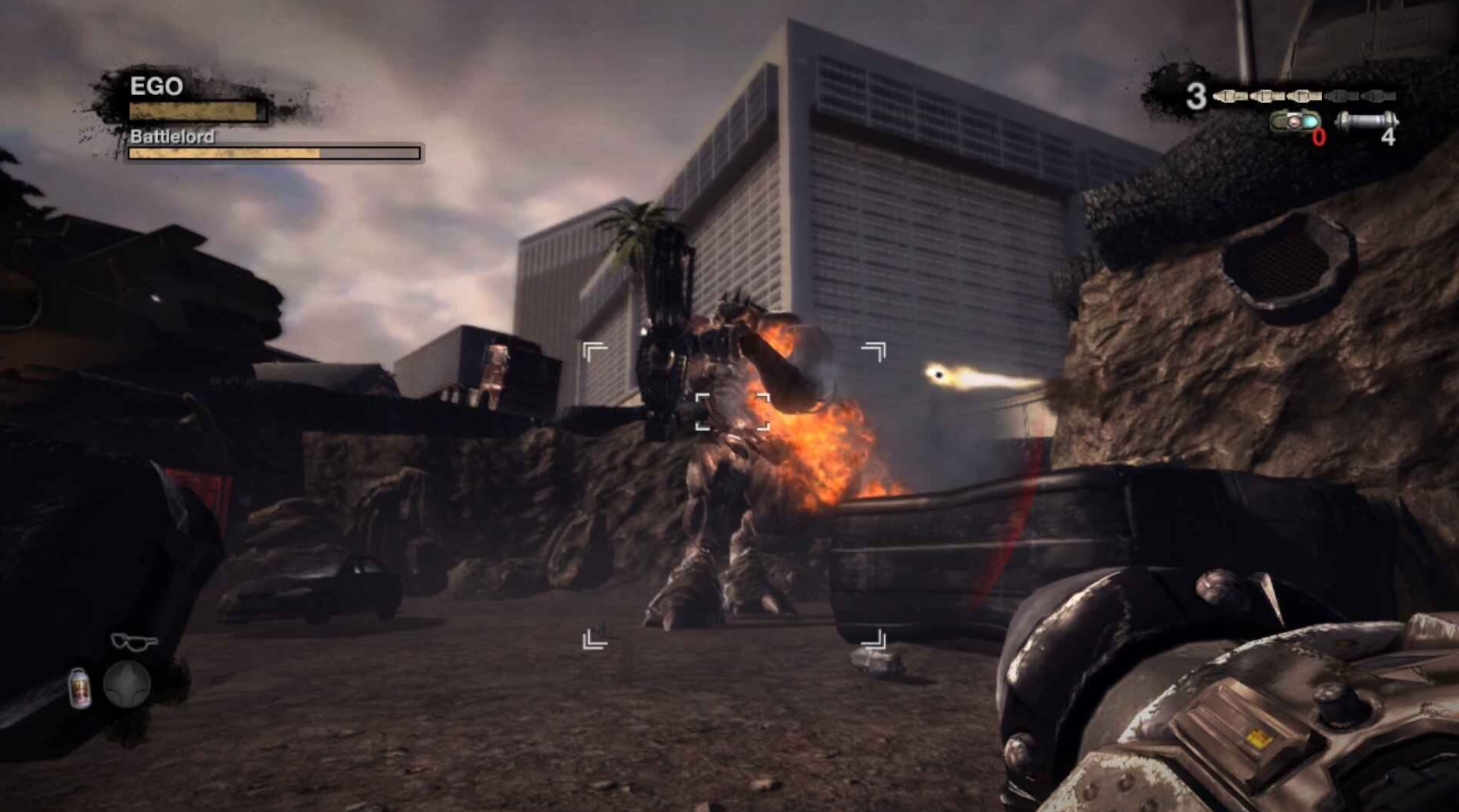Screen dimensions: 1459x812
Task: Select the round helmet icon near Duke's items
Action: coord(127,683)
